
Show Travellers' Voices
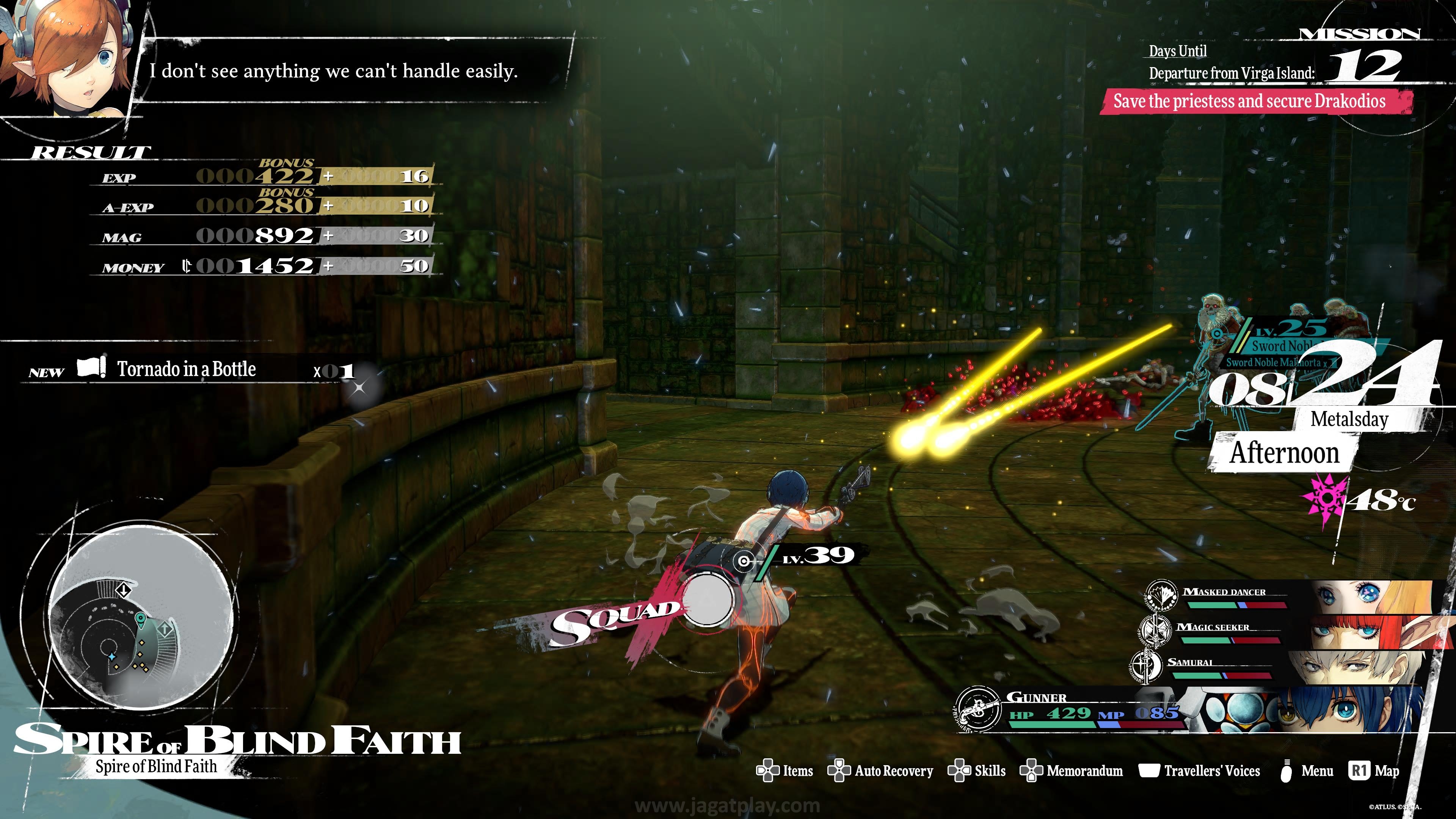click(x=1199, y=771)
